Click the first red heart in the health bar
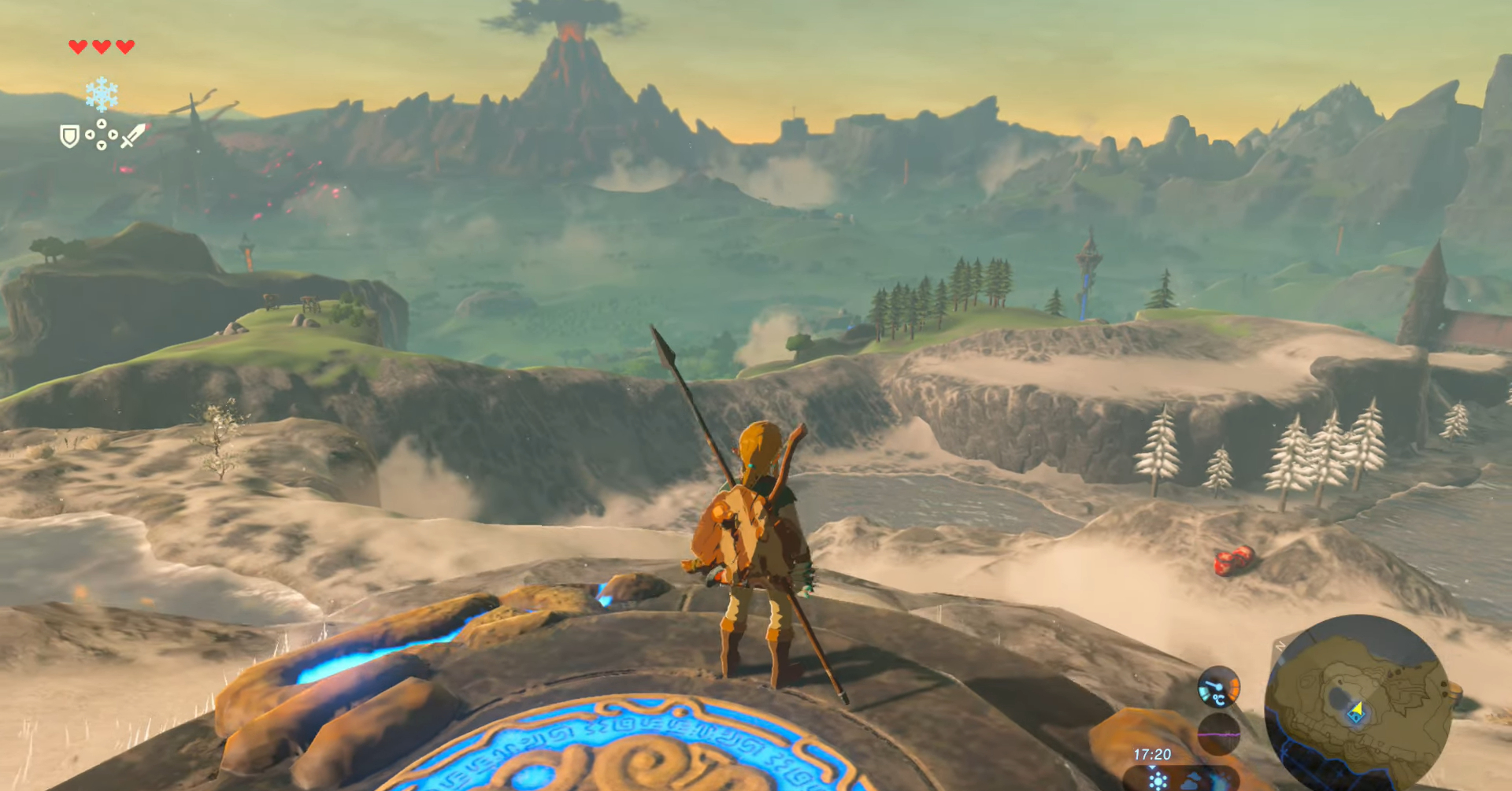The height and width of the screenshot is (791, 1512). pos(77,47)
